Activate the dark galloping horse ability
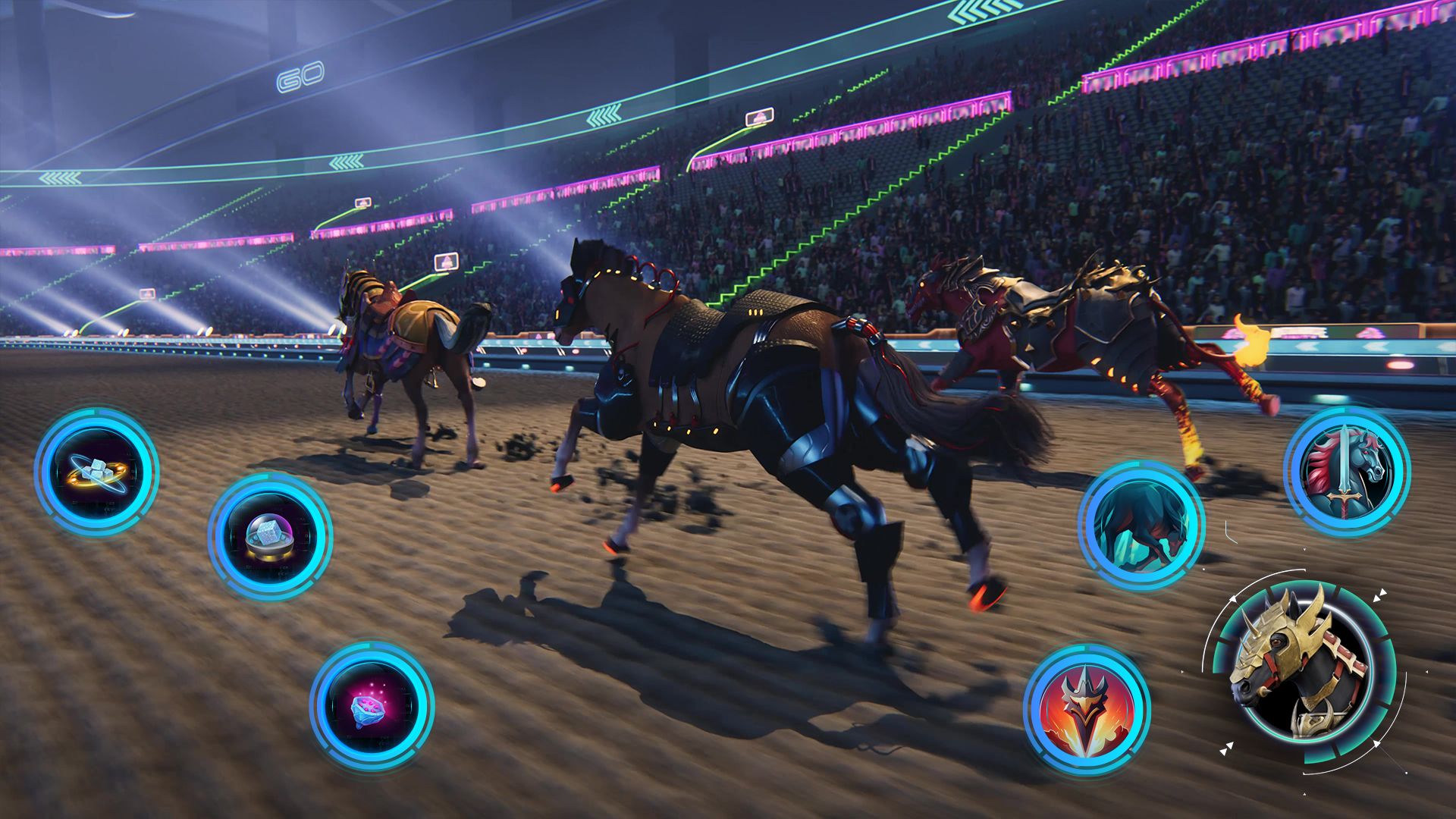 [x=1140, y=525]
